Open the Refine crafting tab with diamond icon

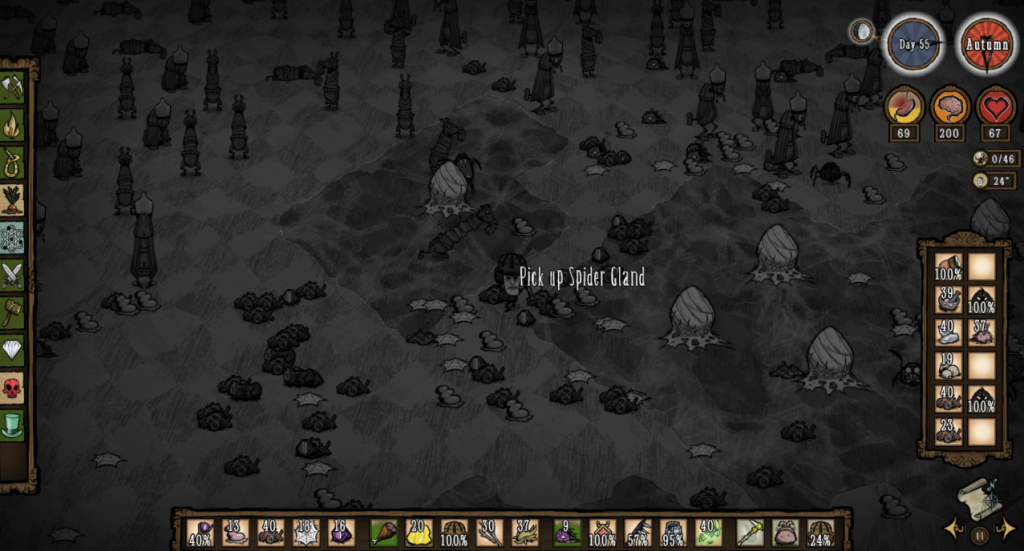pyautogui.click(x=13, y=350)
